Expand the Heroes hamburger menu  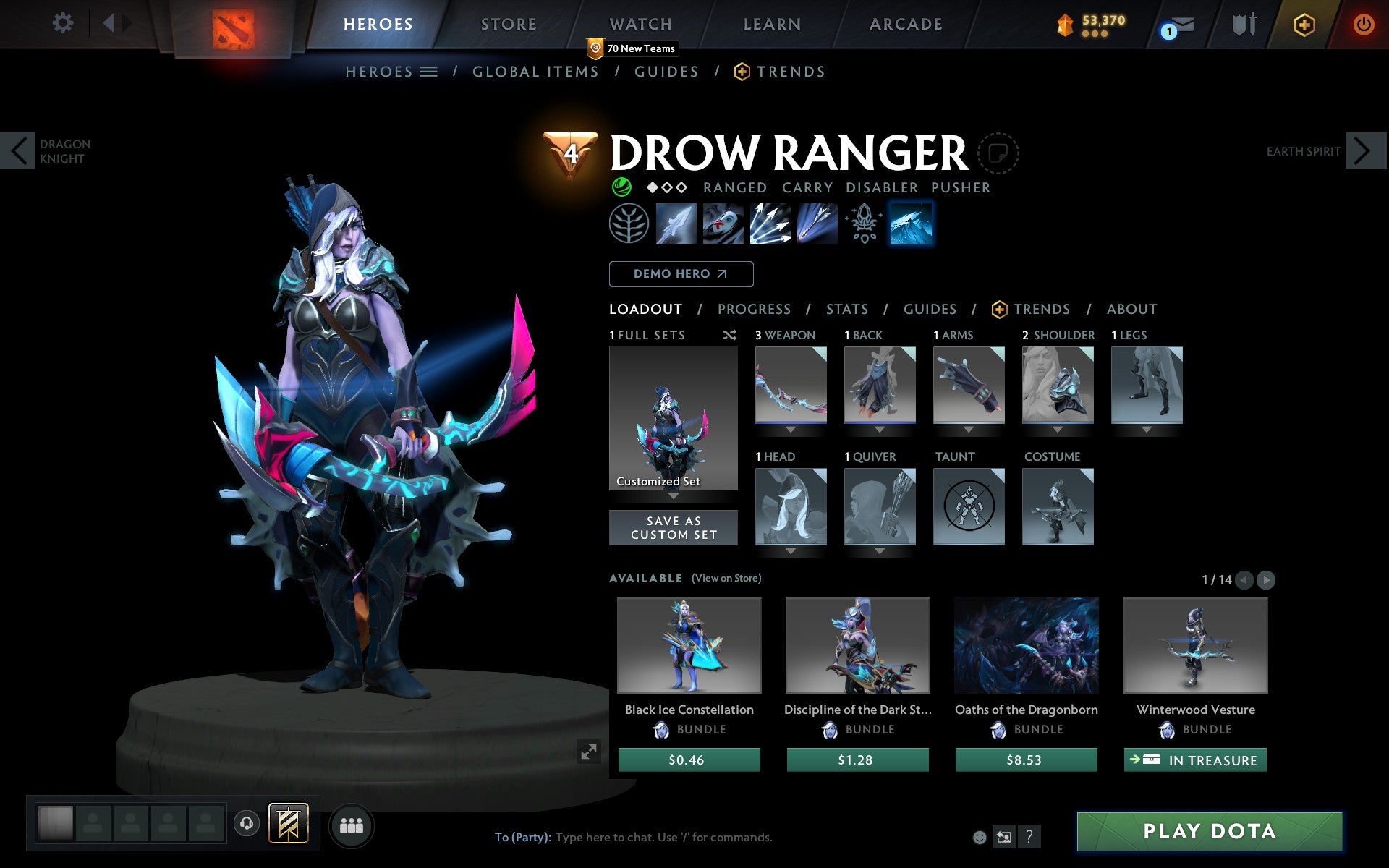pyautogui.click(x=429, y=71)
